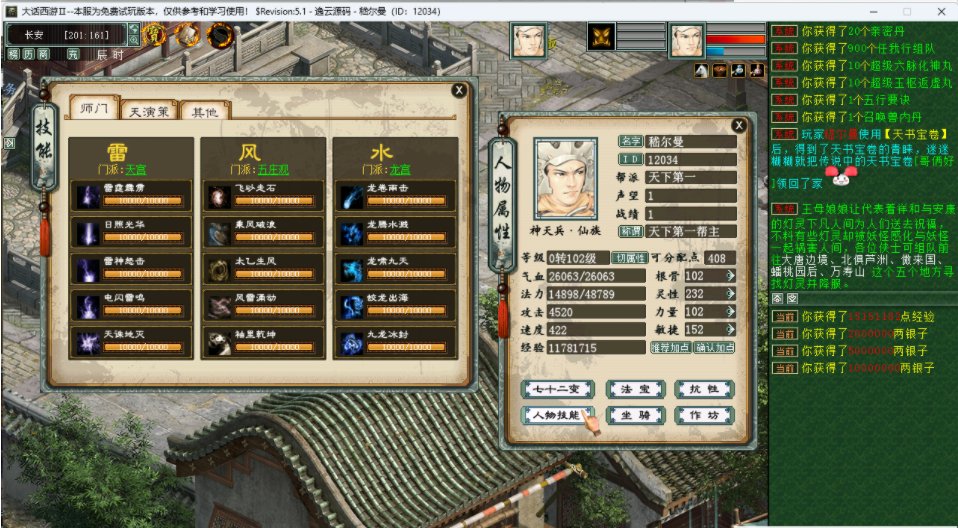Image resolution: width=958 pixels, height=528 pixels.
Task: Close the character attributes (人物属性) window
Action: click(x=739, y=125)
